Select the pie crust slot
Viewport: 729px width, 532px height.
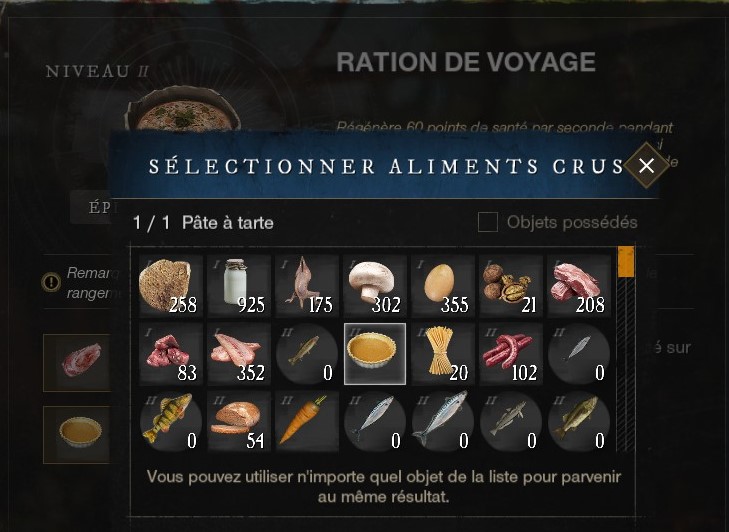pyautogui.click(x=374, y=353)
